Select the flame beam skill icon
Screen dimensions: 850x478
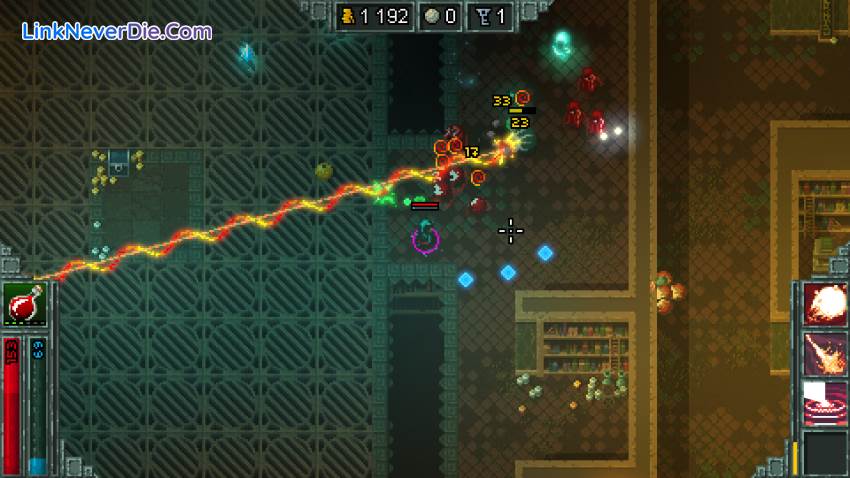[x=825, y=354]
